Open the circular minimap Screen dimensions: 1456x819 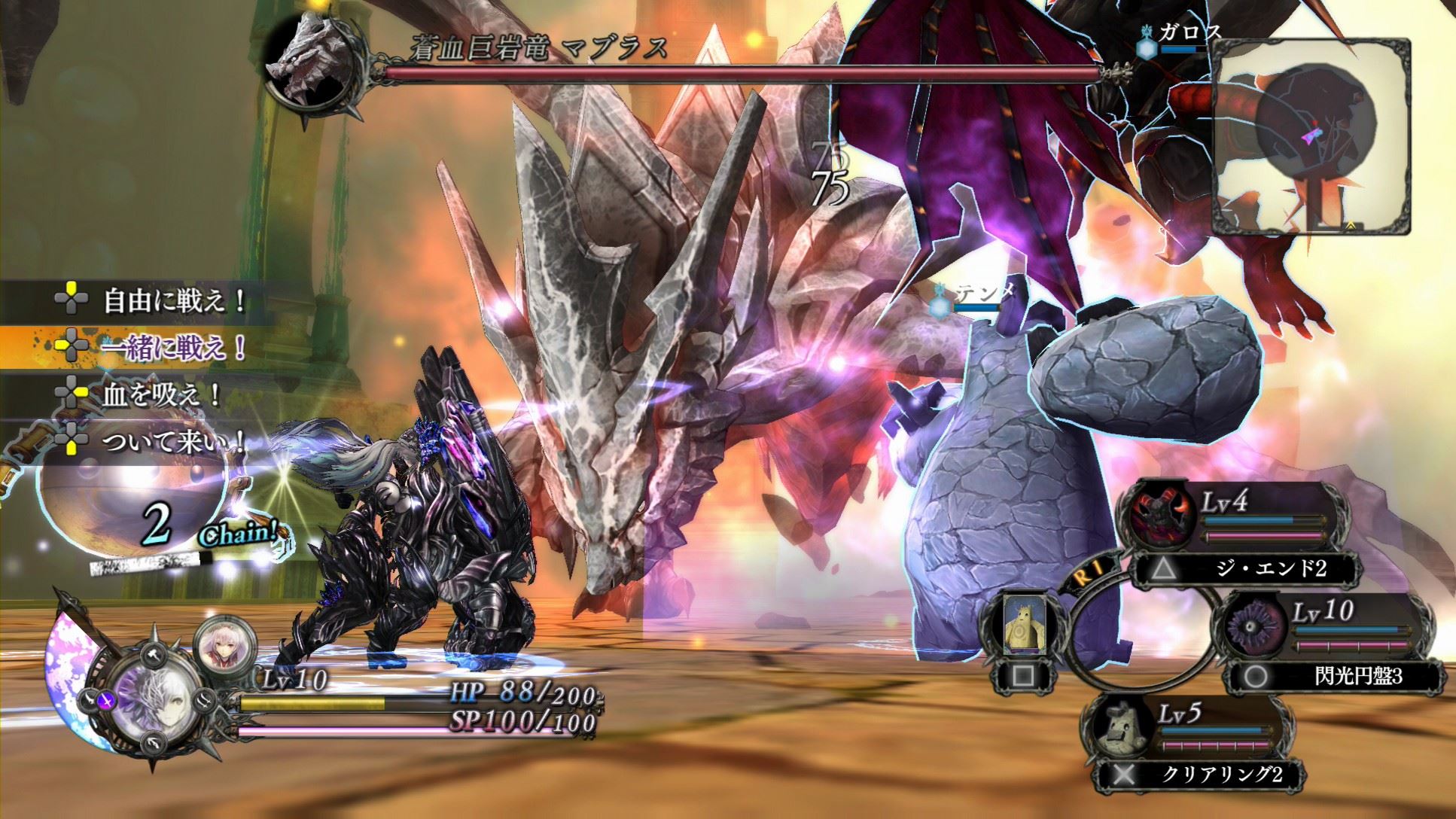pos(1312,135)
